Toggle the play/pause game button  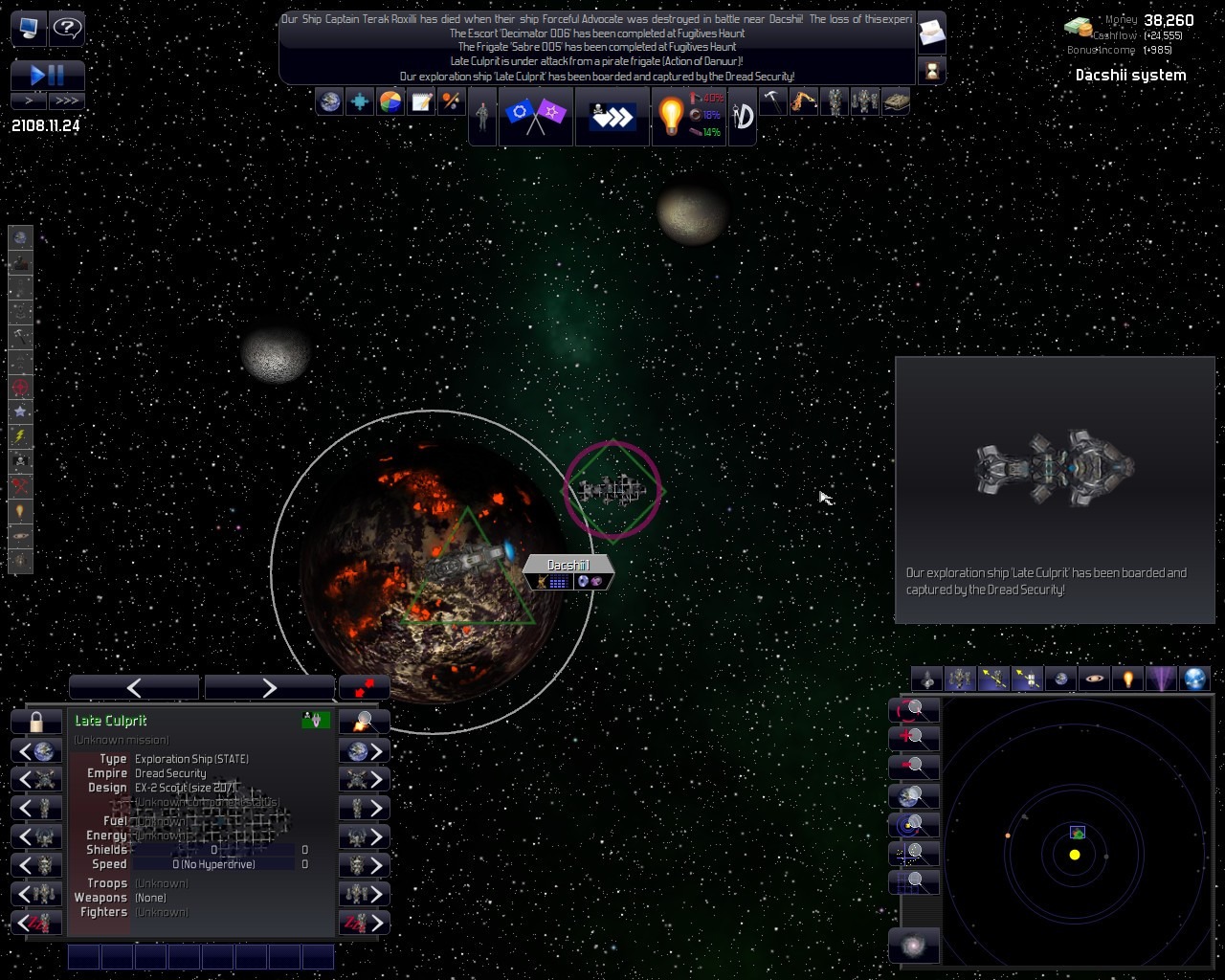pyautogui.click(x=47, y=76)
